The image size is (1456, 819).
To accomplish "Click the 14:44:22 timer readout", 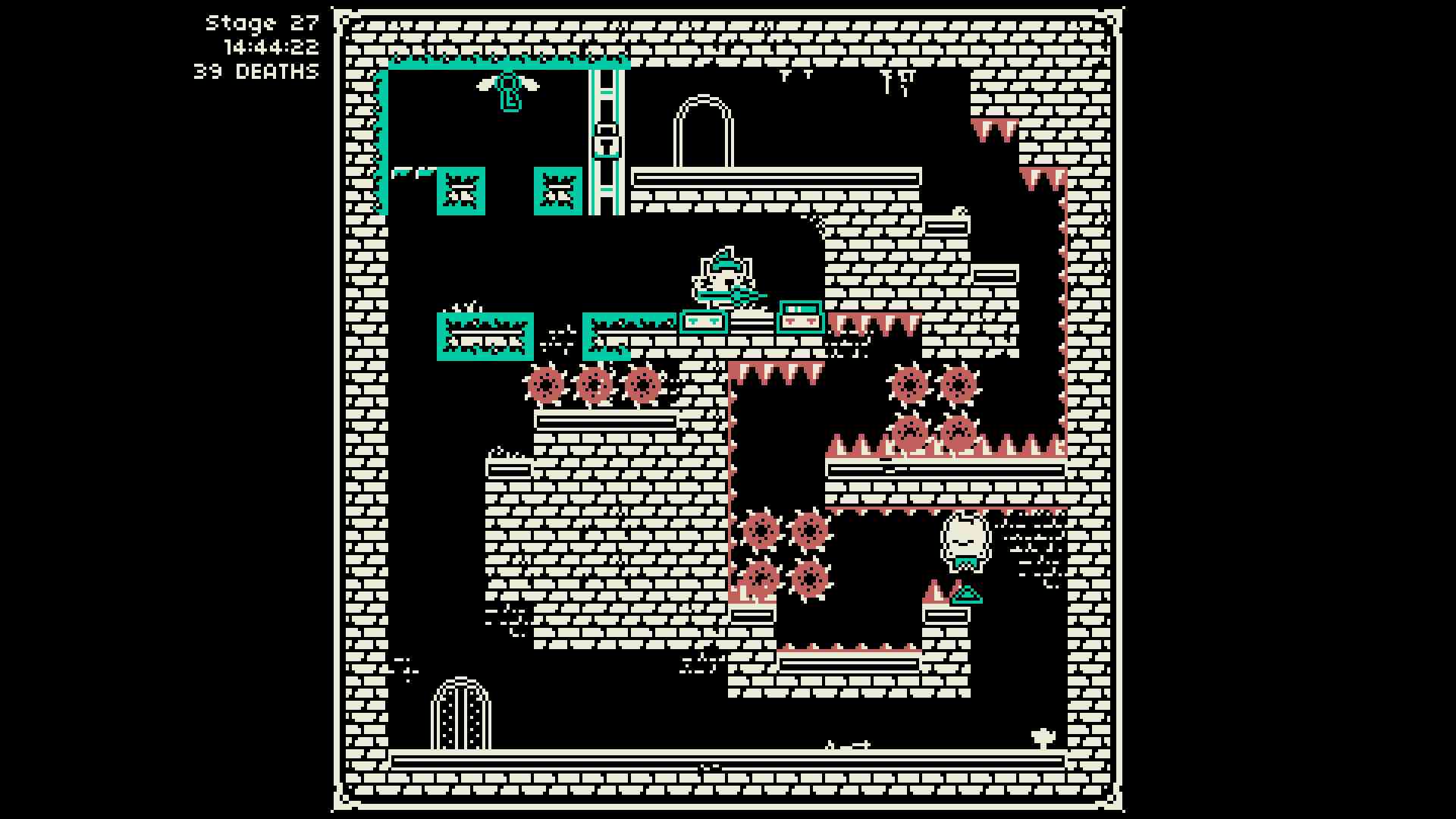I will (274, 47).
